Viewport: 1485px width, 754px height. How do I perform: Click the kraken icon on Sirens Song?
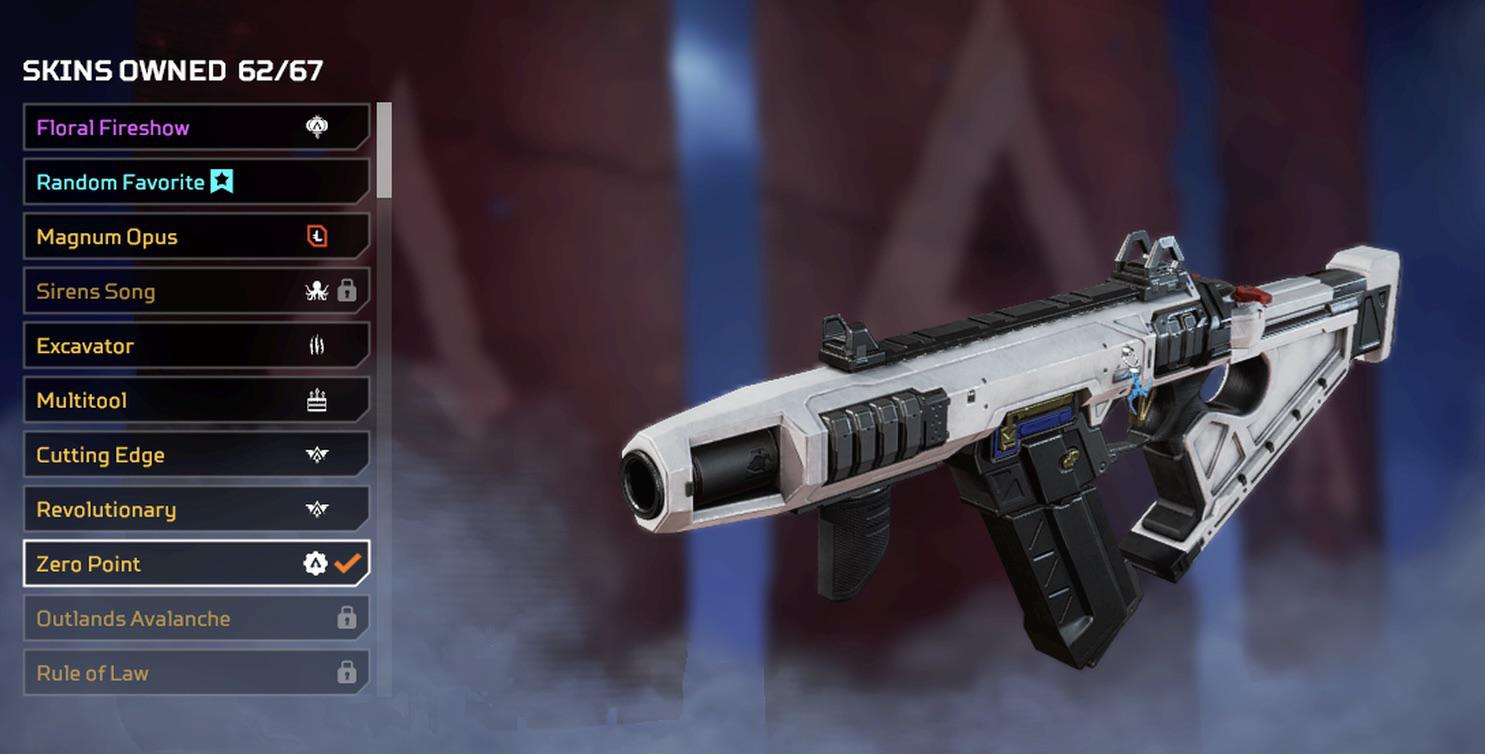315,291
